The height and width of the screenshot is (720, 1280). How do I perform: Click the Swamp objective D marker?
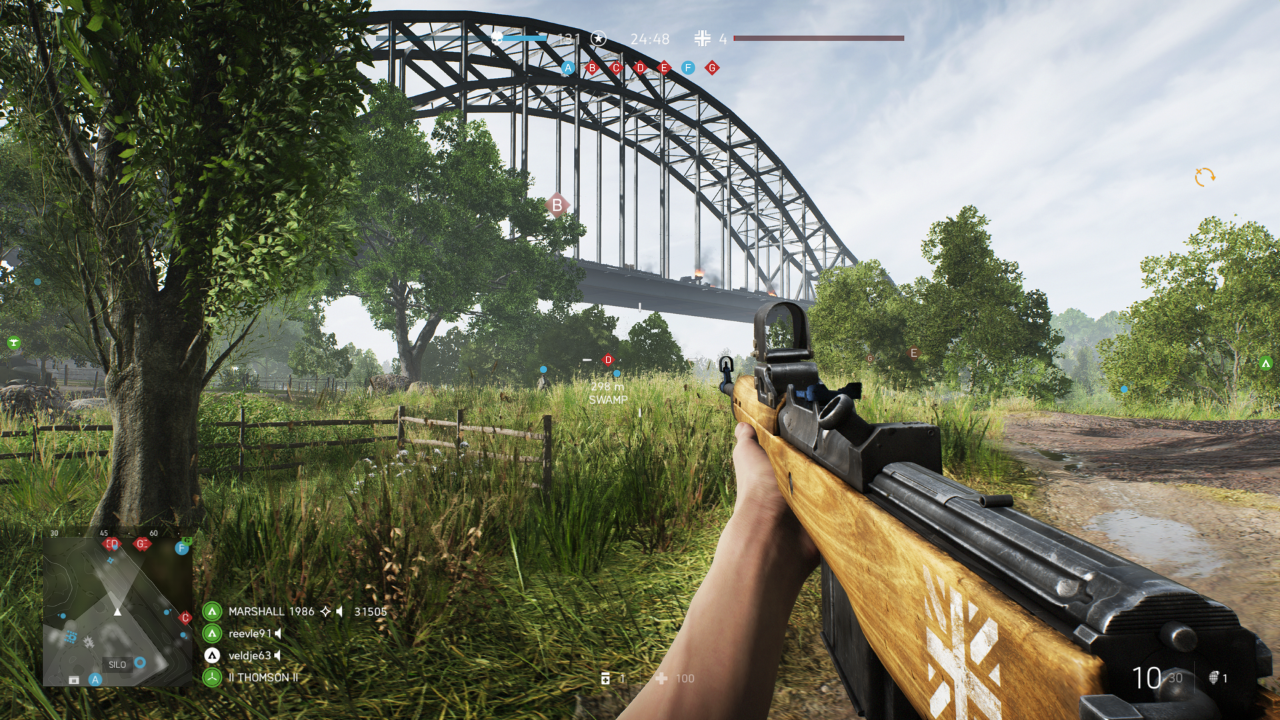tap(608, 360)
